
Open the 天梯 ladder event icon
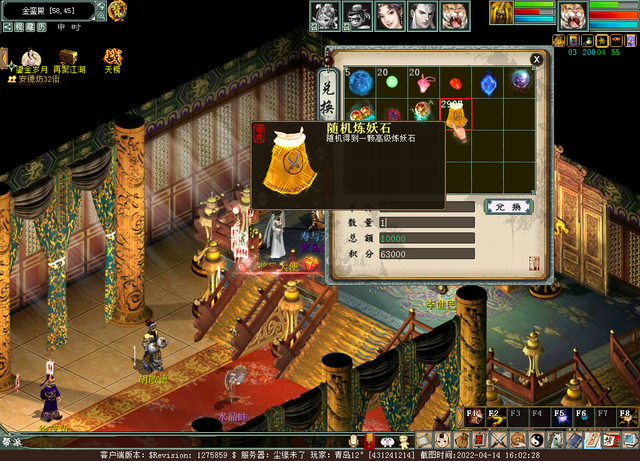[113, 58]
